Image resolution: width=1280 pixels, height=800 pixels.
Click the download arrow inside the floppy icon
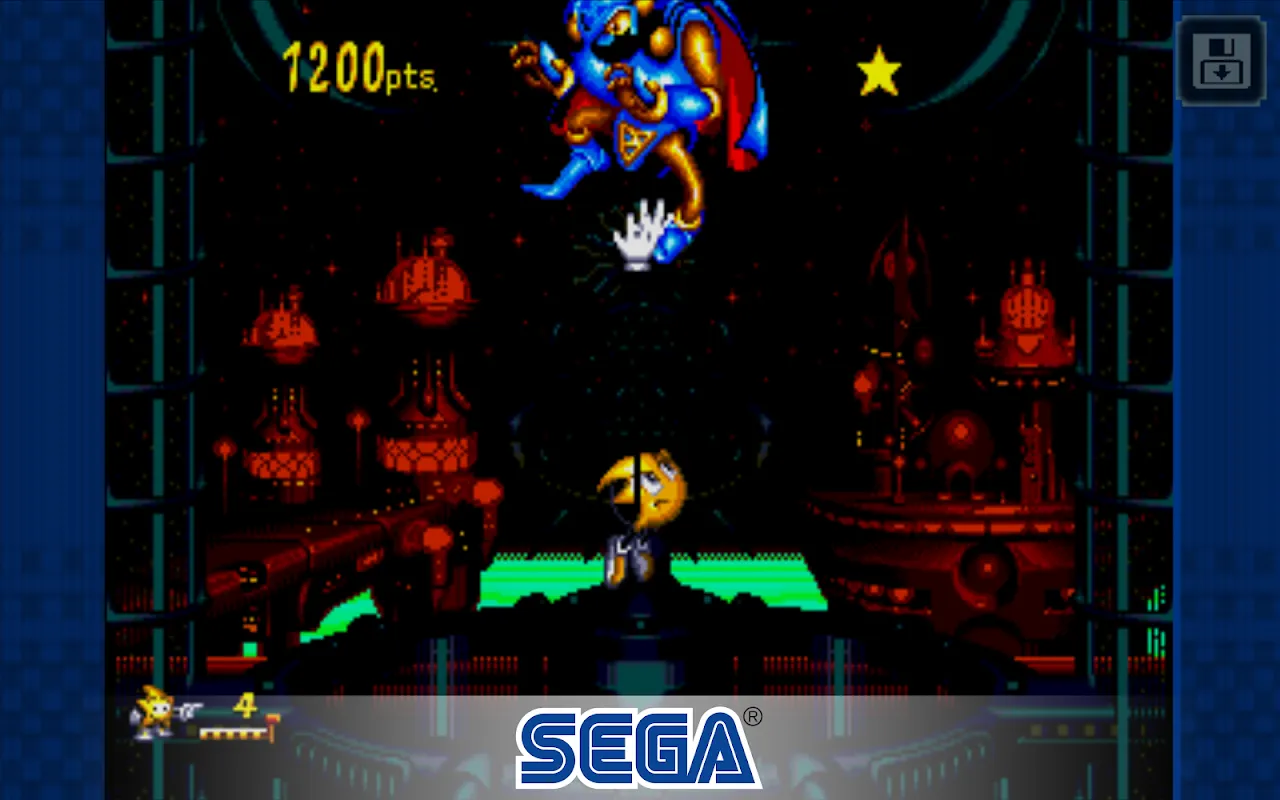(x=1224, y=70)
